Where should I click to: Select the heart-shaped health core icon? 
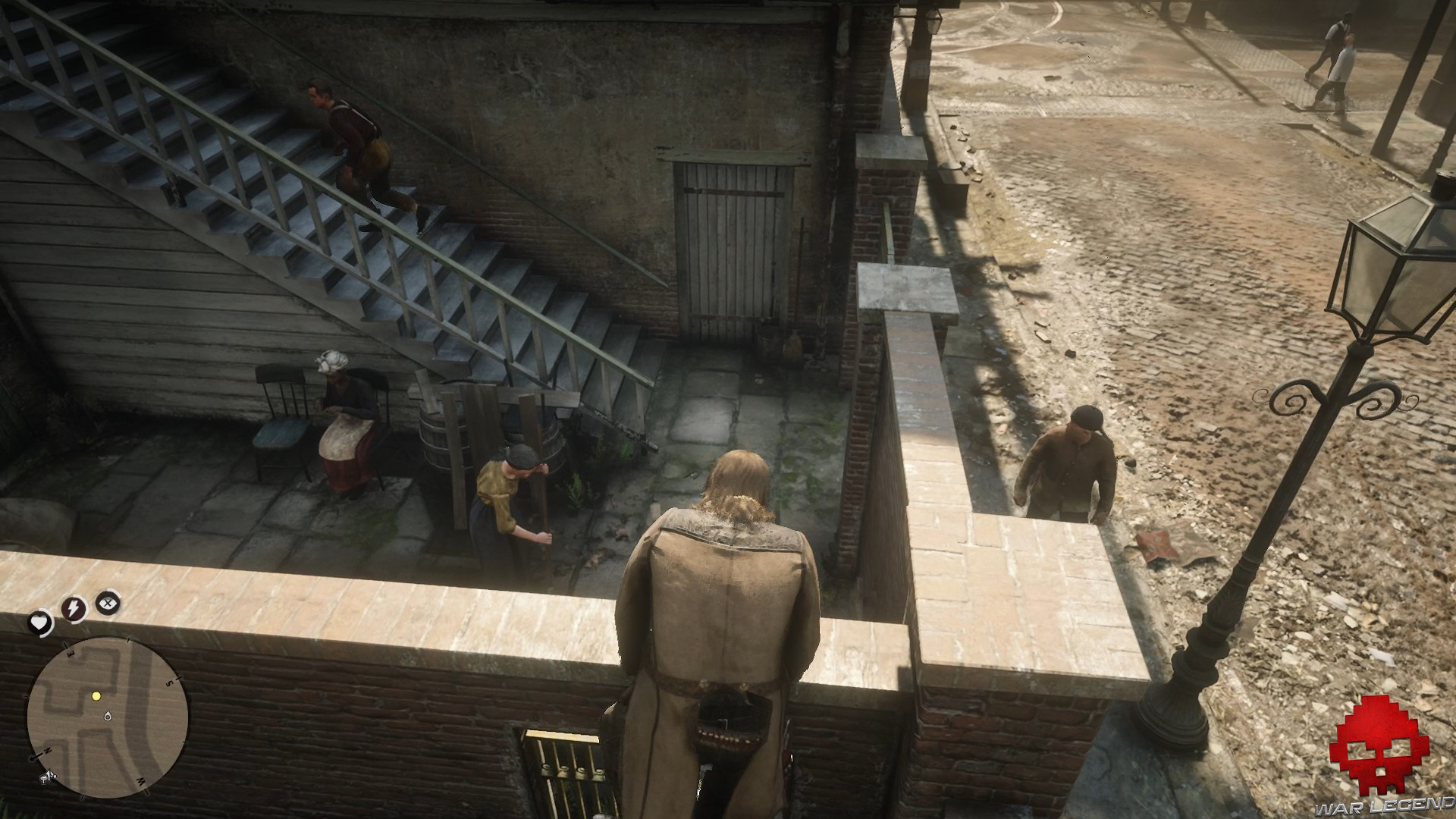coord(42,623)
